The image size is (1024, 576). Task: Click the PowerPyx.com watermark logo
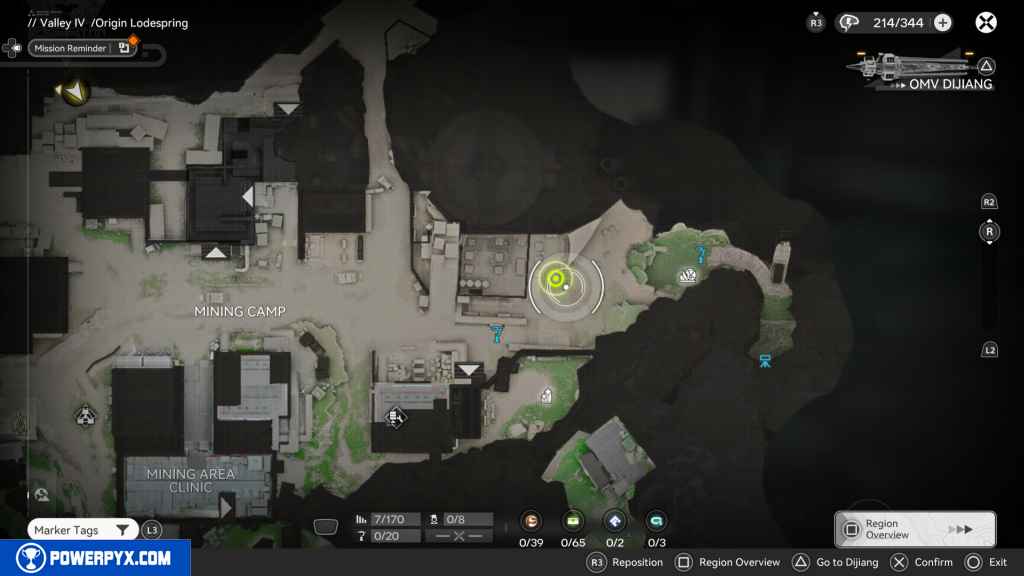pyautogui.click(x=95, y=558)
